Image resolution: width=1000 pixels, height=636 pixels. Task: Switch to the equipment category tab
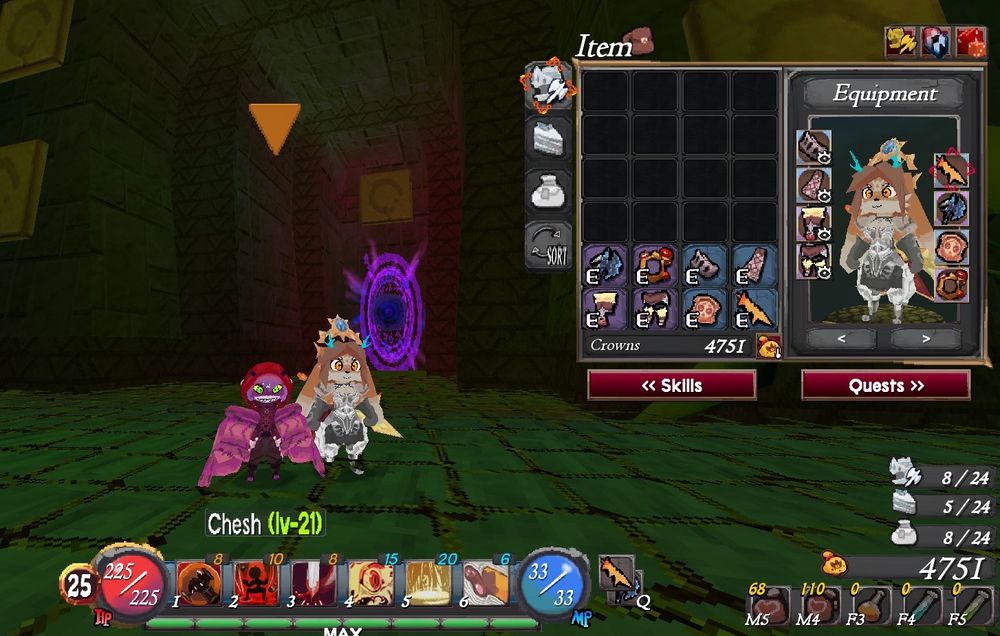pyautogui.click(x=549, y=85)
